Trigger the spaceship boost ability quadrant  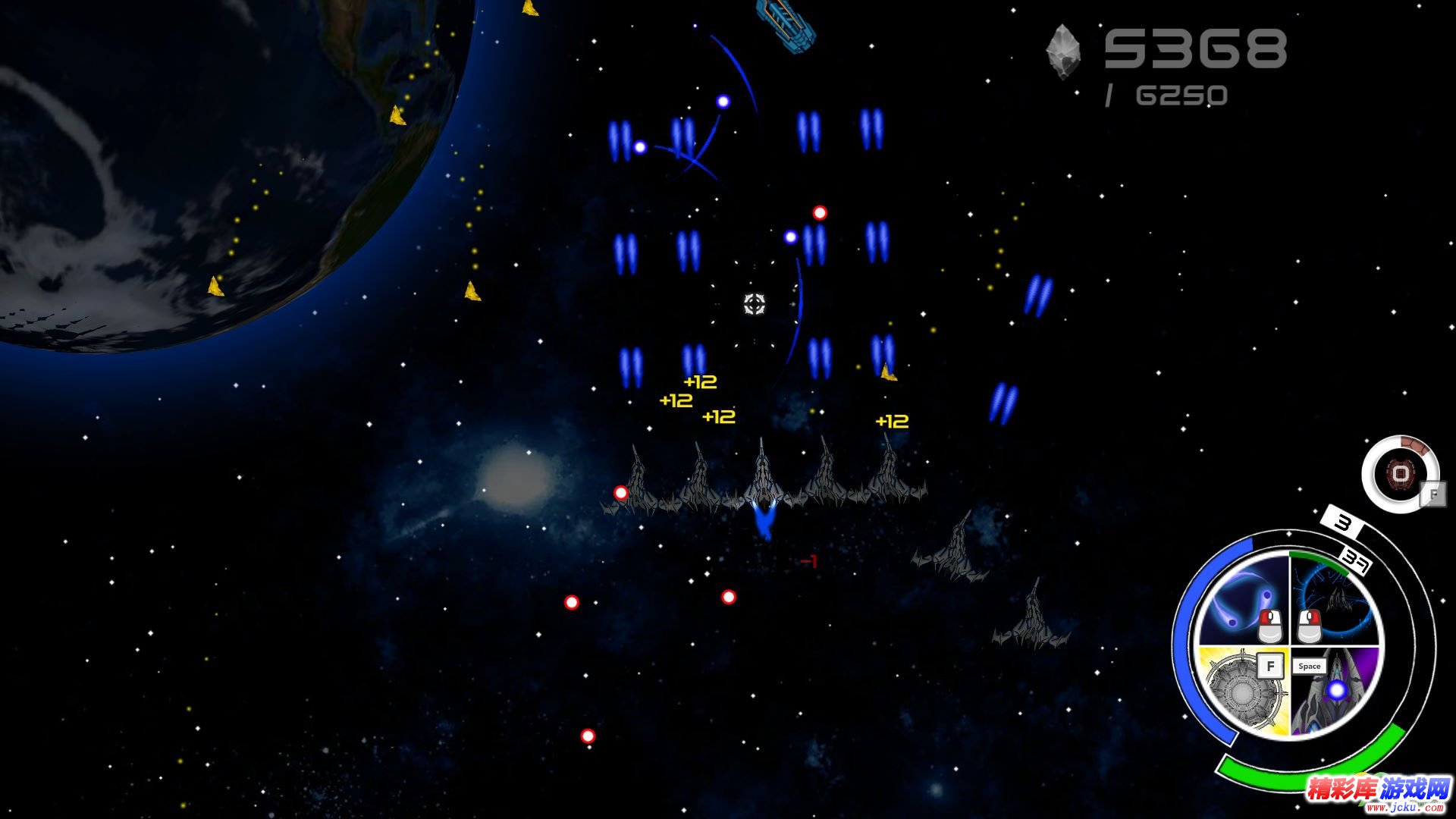coord(1336,692)
